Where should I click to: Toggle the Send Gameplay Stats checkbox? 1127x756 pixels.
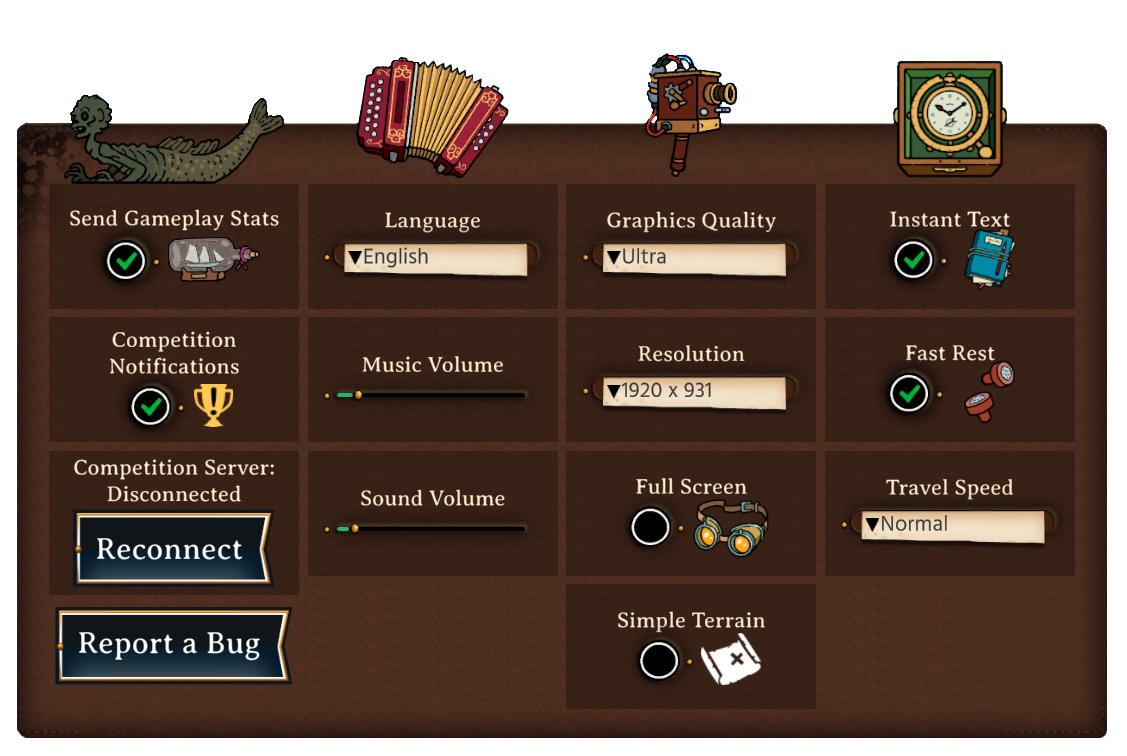click(x=126, y=262)
